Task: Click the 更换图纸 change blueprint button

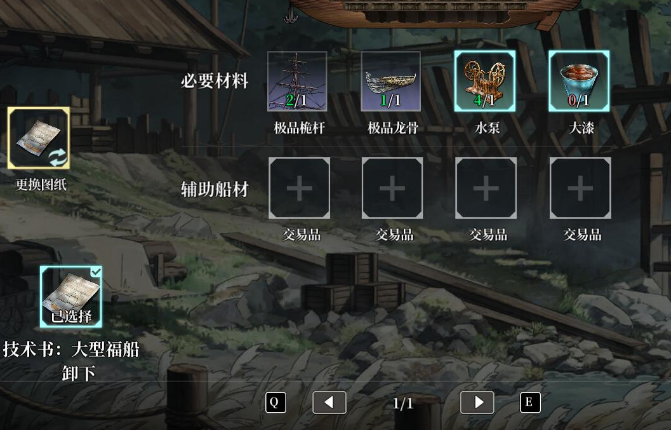Action: tap(39, 139)
